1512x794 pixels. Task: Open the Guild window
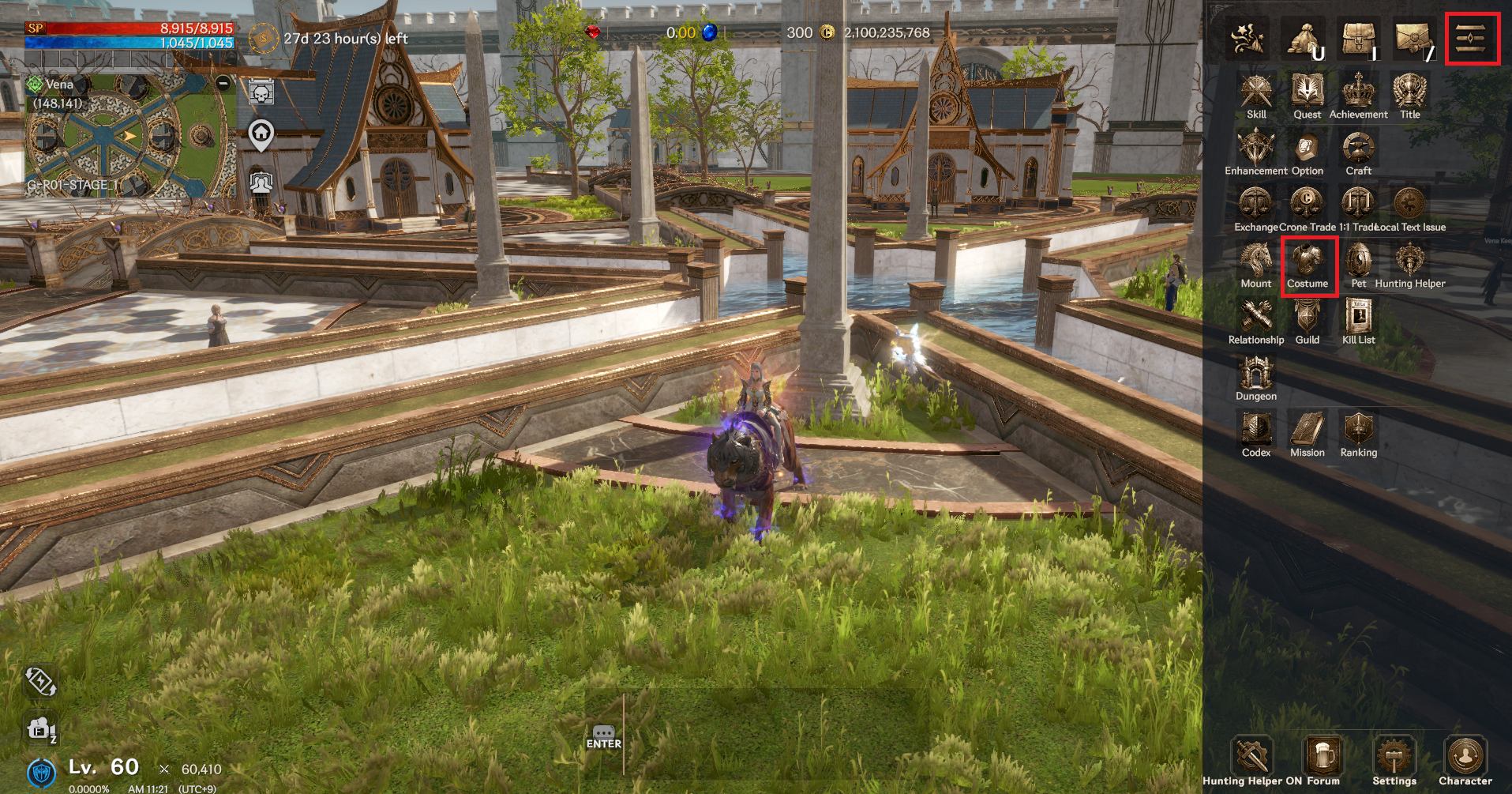click(x=1307, y=319)
